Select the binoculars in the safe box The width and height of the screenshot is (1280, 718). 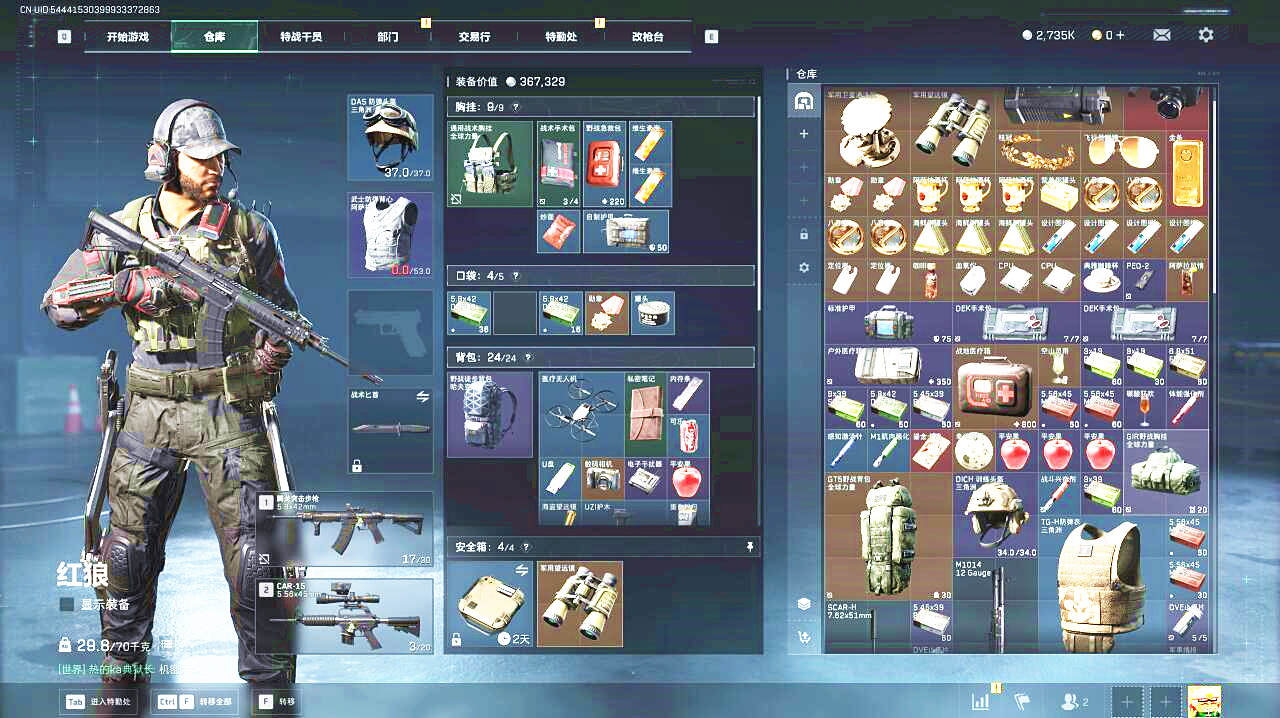[x=580, y=603]
